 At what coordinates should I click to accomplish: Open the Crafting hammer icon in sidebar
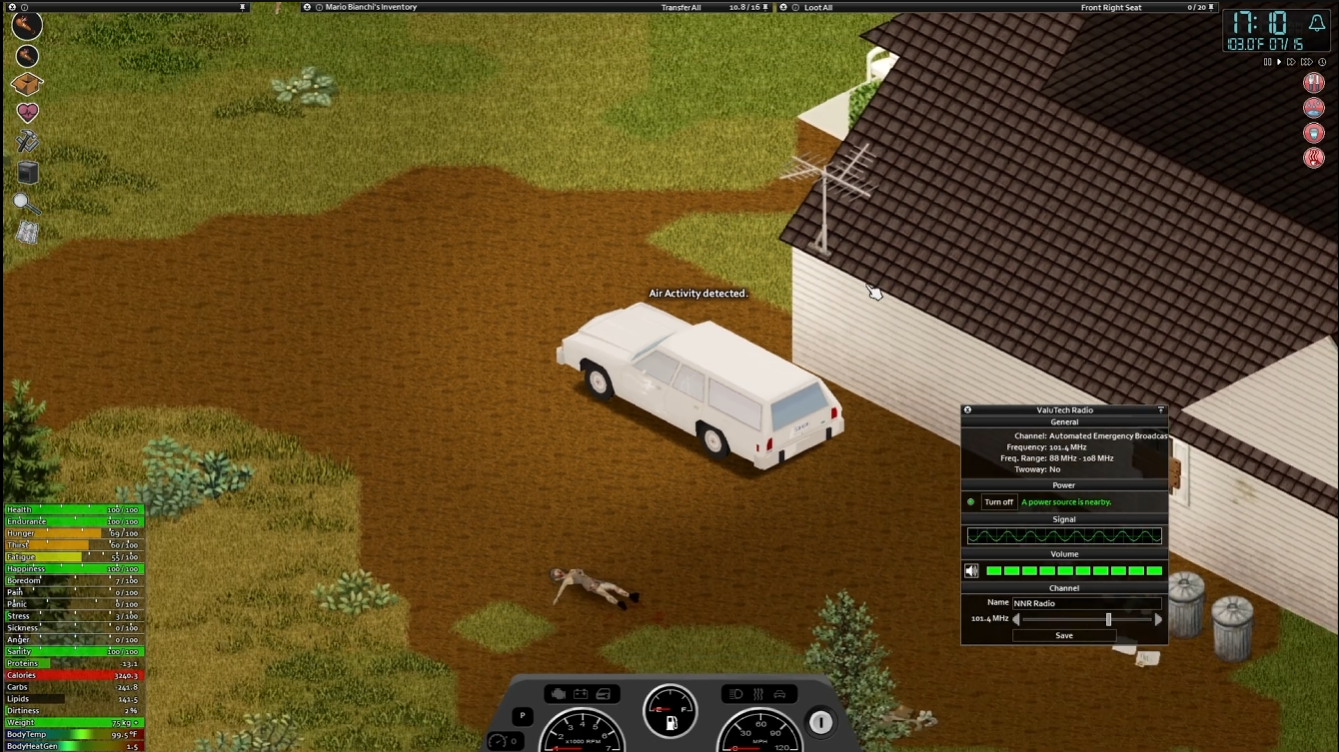(x=27, y=141)
